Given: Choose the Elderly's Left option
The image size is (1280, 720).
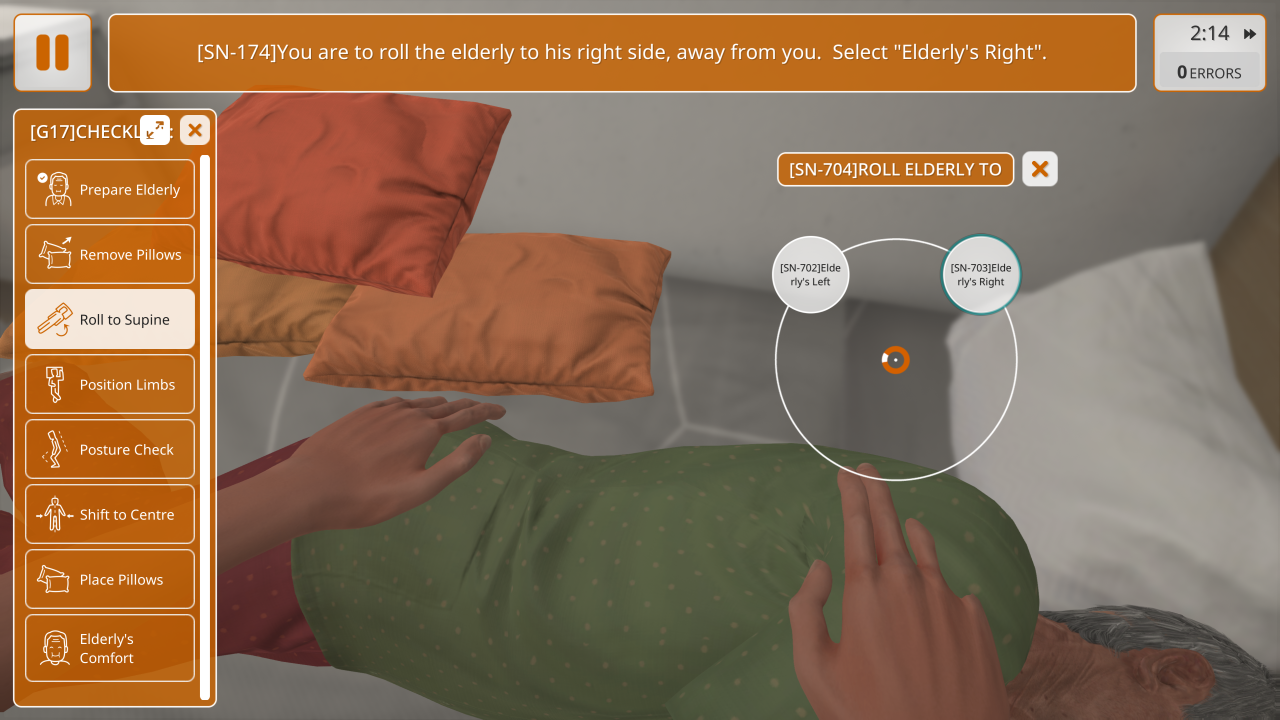Looking at the screenshot, I should click(810, 275).
